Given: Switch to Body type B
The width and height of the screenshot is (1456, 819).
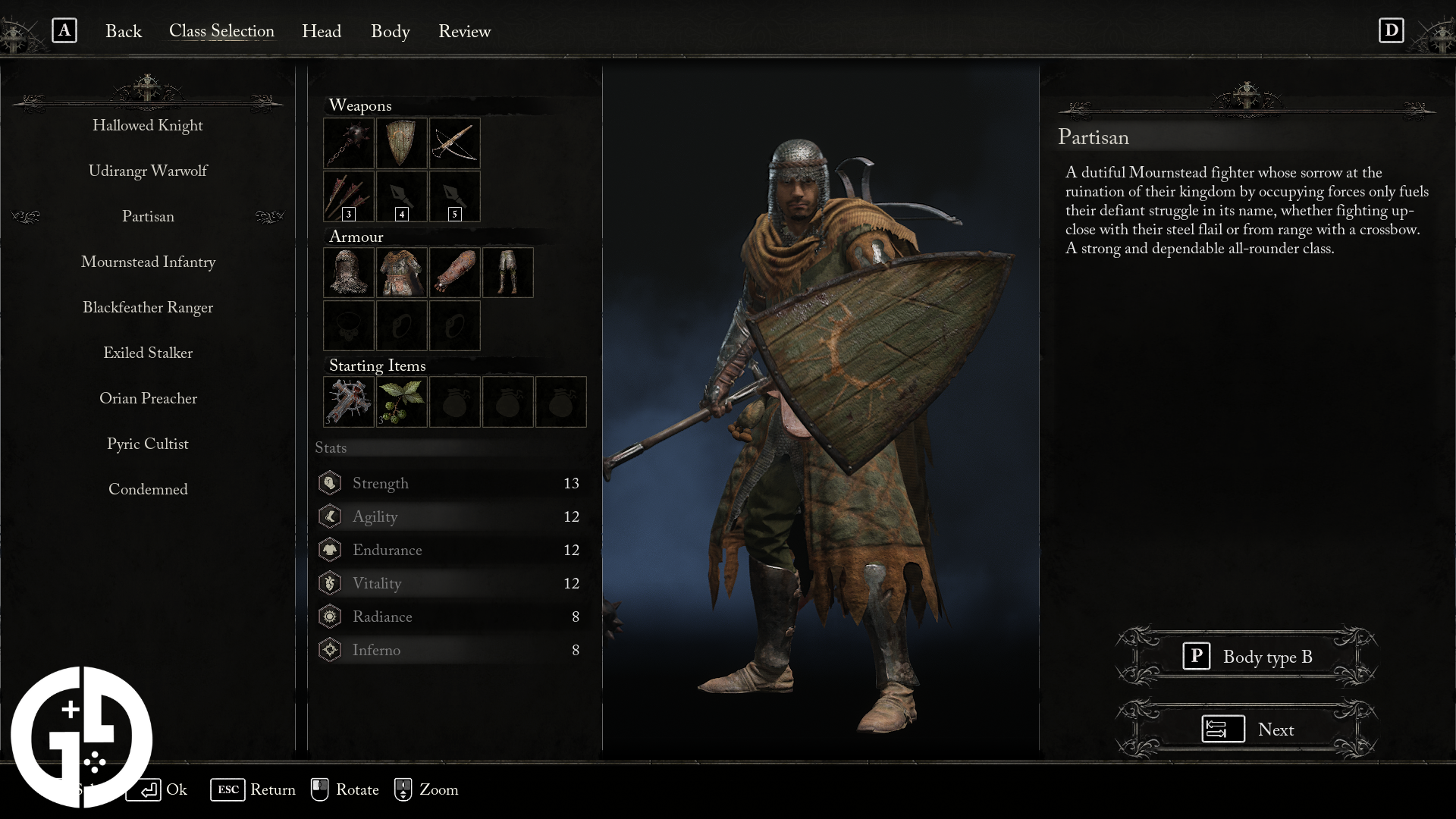Looking at the screenshot, I should coord(1246,657).
